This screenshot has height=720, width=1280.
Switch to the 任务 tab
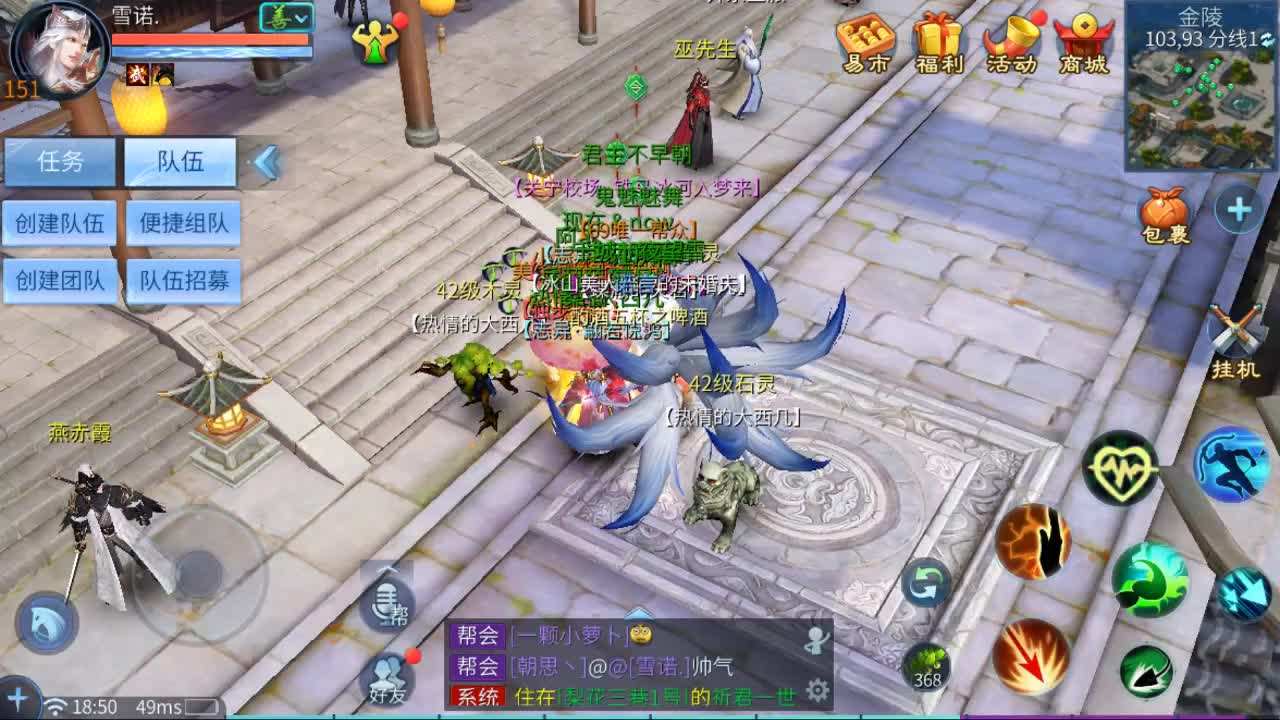click(60, 160)
